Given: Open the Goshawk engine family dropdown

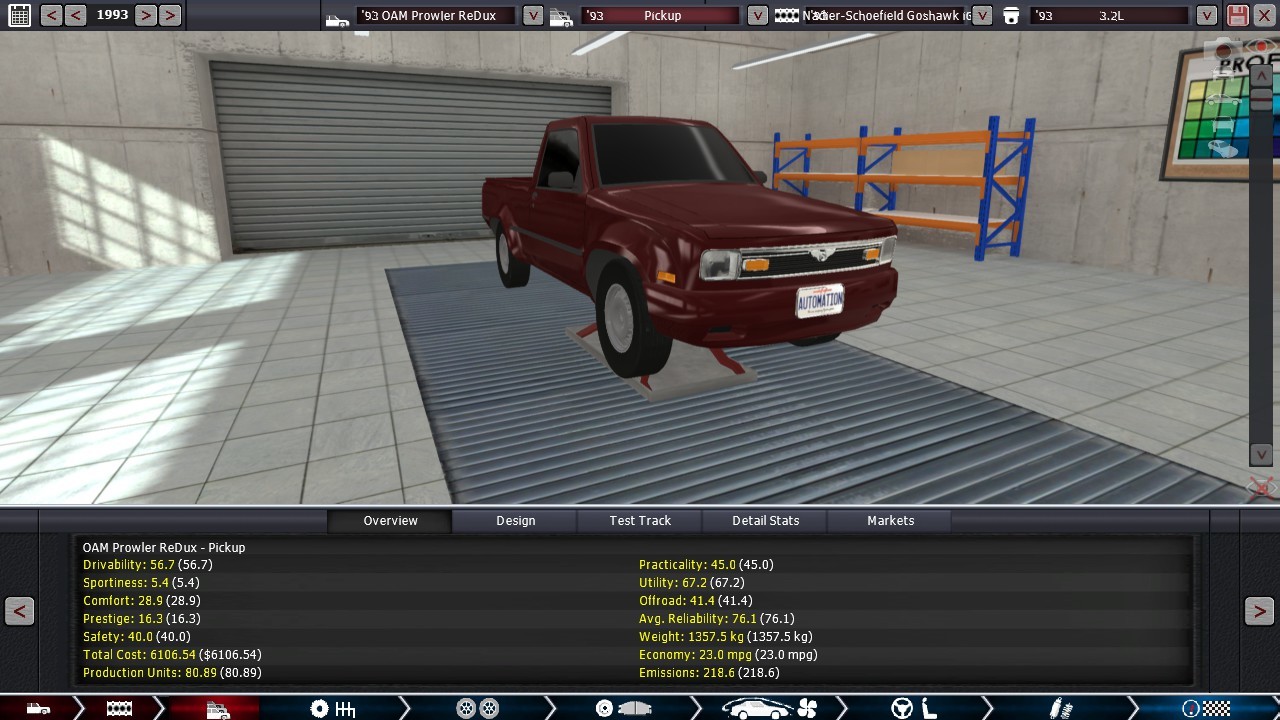Looking at the screenshot, I should point(982,15).
